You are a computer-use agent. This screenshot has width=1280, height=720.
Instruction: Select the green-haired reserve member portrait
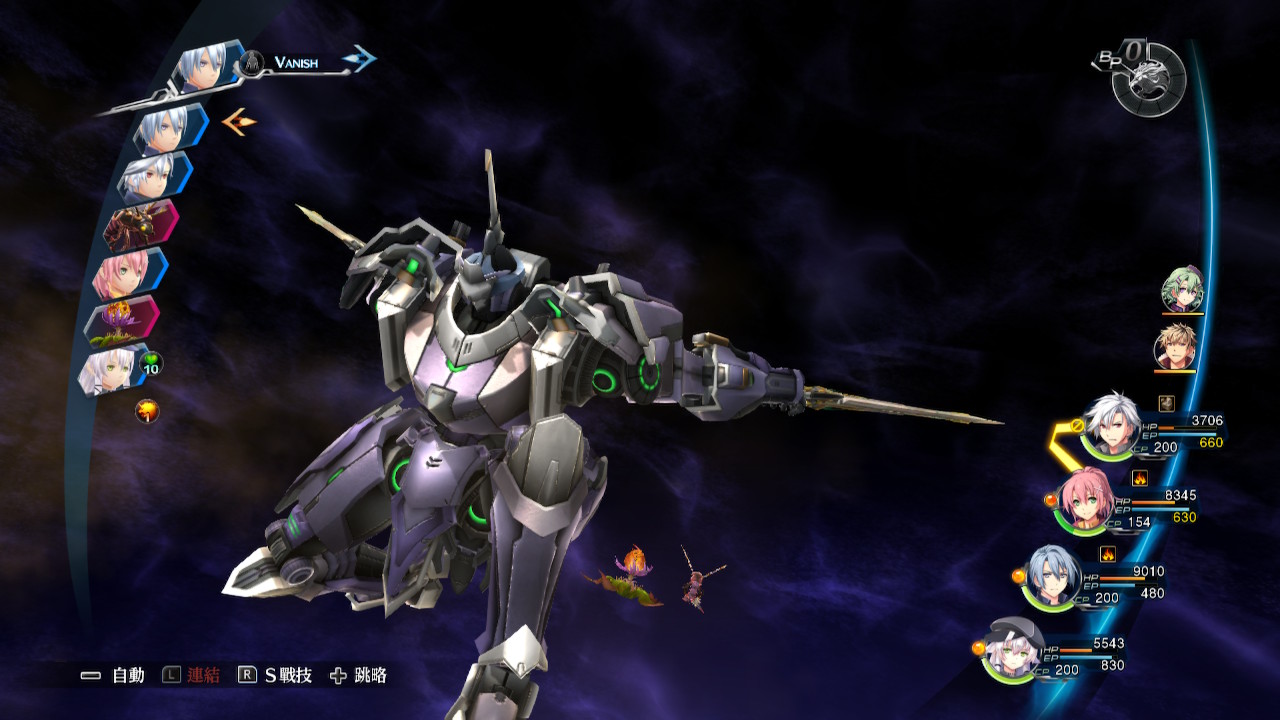(x=1182, y=290)
